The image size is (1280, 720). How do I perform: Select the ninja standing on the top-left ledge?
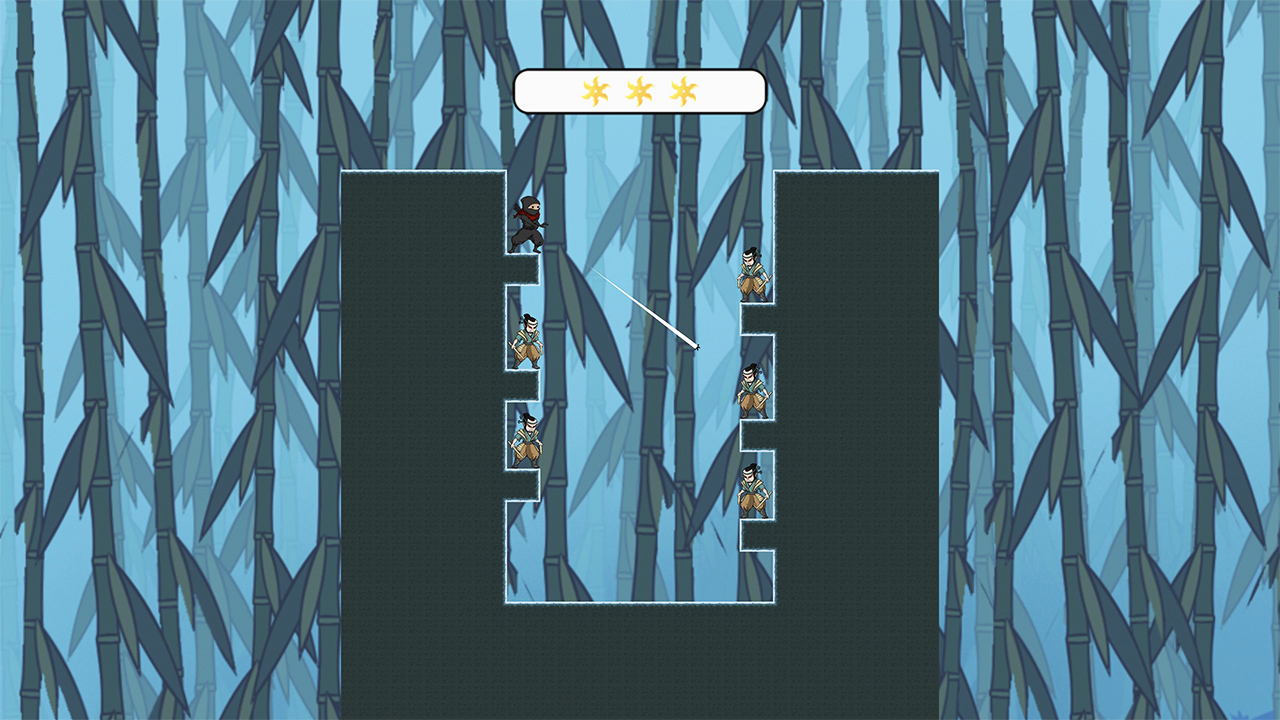[x=529, y=220]
